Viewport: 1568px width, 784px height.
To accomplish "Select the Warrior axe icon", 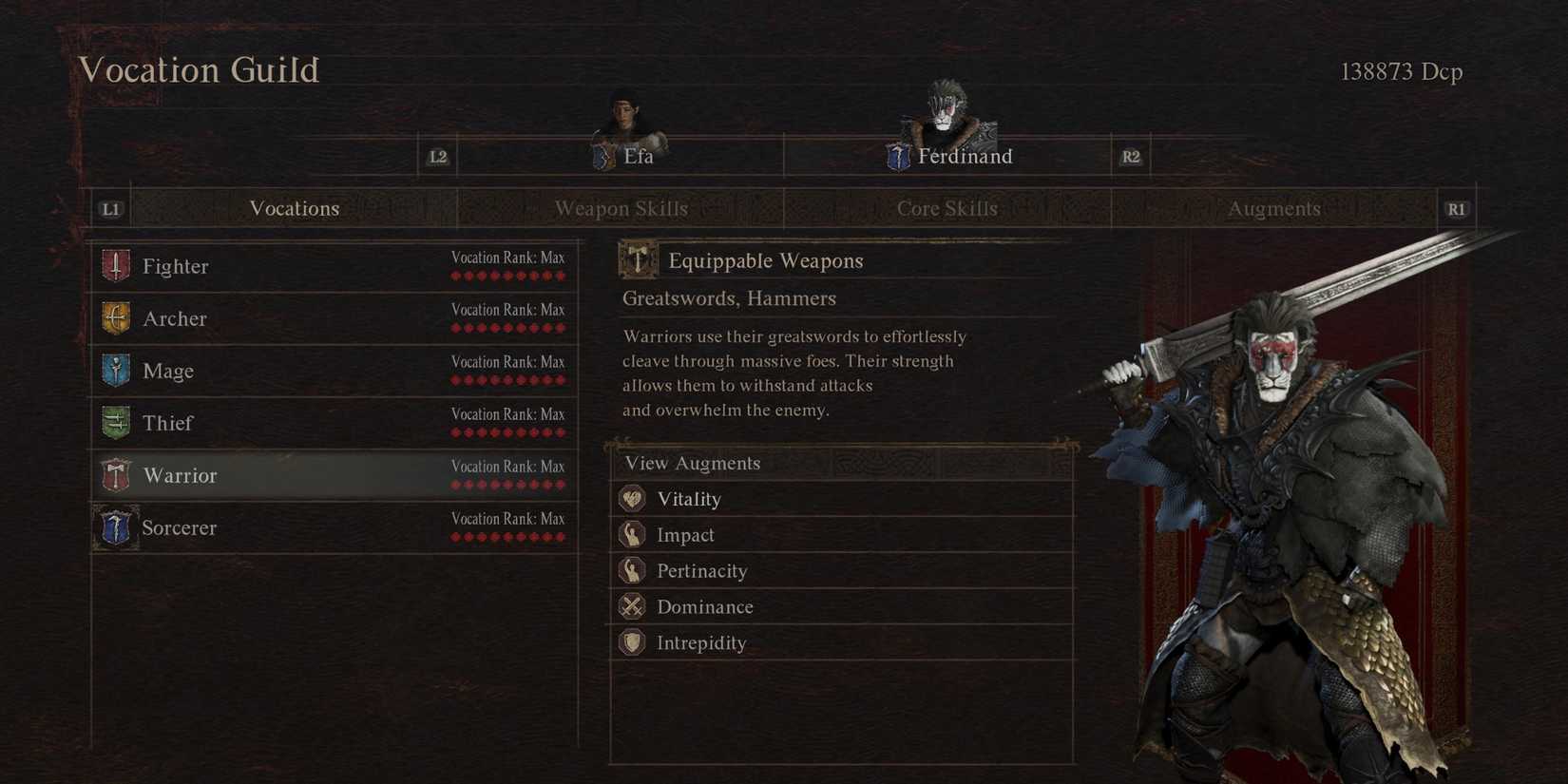I will coord(115,475).
